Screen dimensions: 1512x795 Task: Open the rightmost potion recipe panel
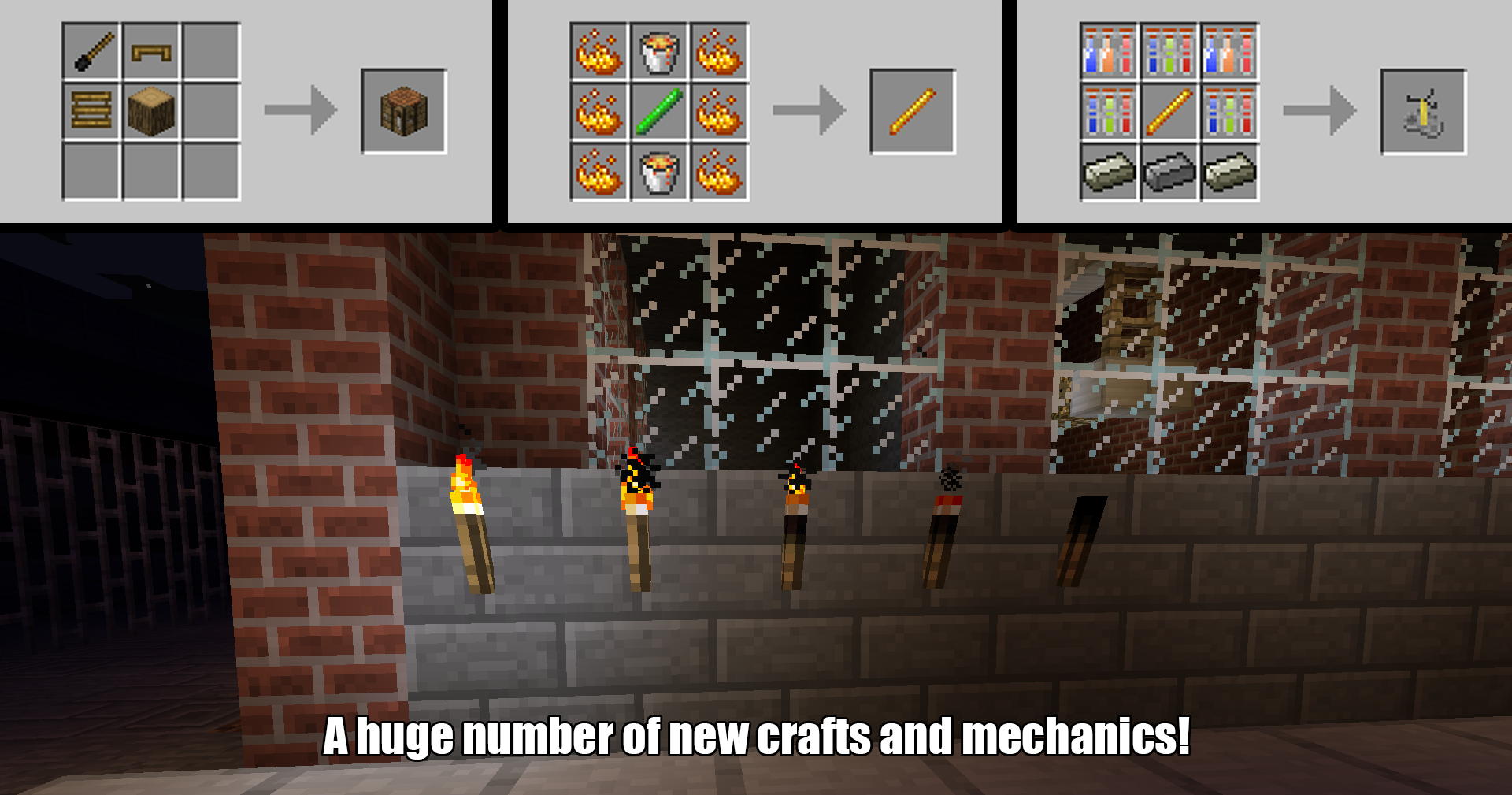pyautogui.click(x=1260, y=110)
